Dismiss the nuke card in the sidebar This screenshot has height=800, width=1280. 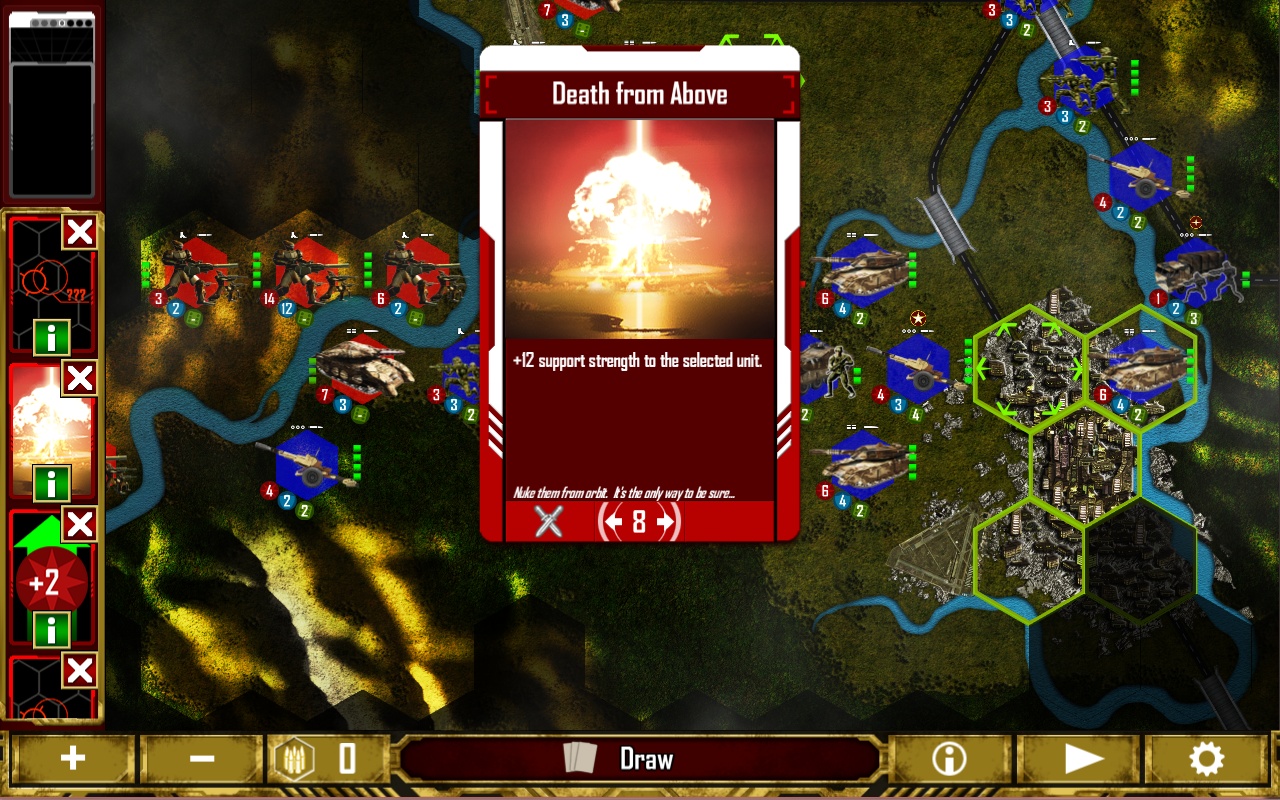point(79,379)
